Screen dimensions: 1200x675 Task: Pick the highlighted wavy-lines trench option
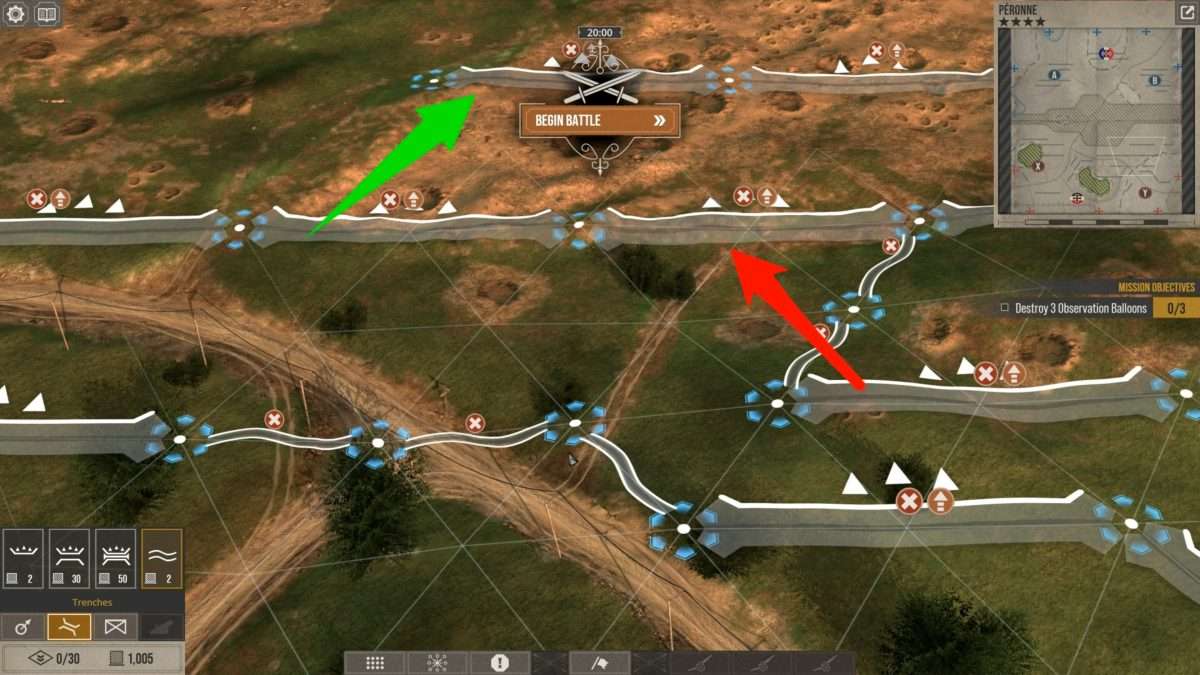tap(161, 558)
